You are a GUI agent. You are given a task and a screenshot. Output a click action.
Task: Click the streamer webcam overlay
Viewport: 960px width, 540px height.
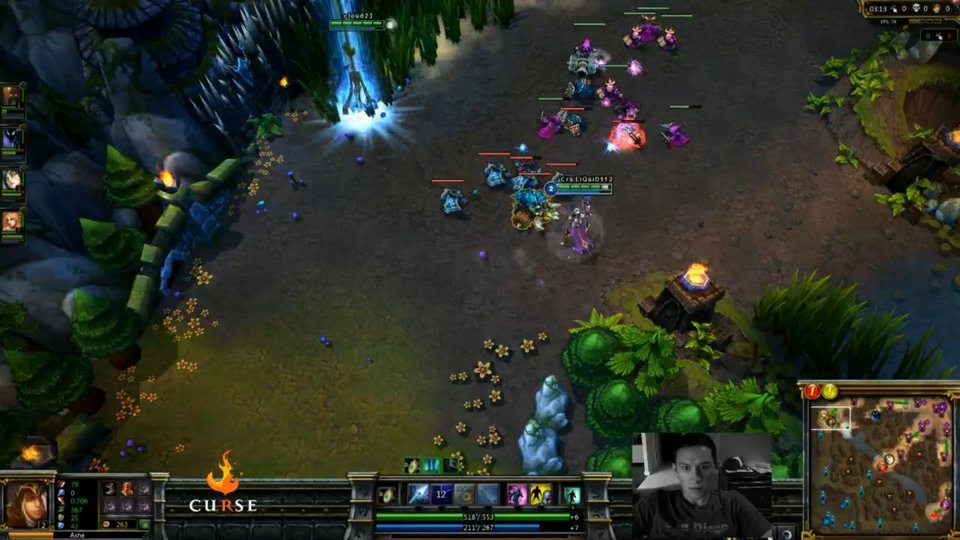(x=702, y=486)
